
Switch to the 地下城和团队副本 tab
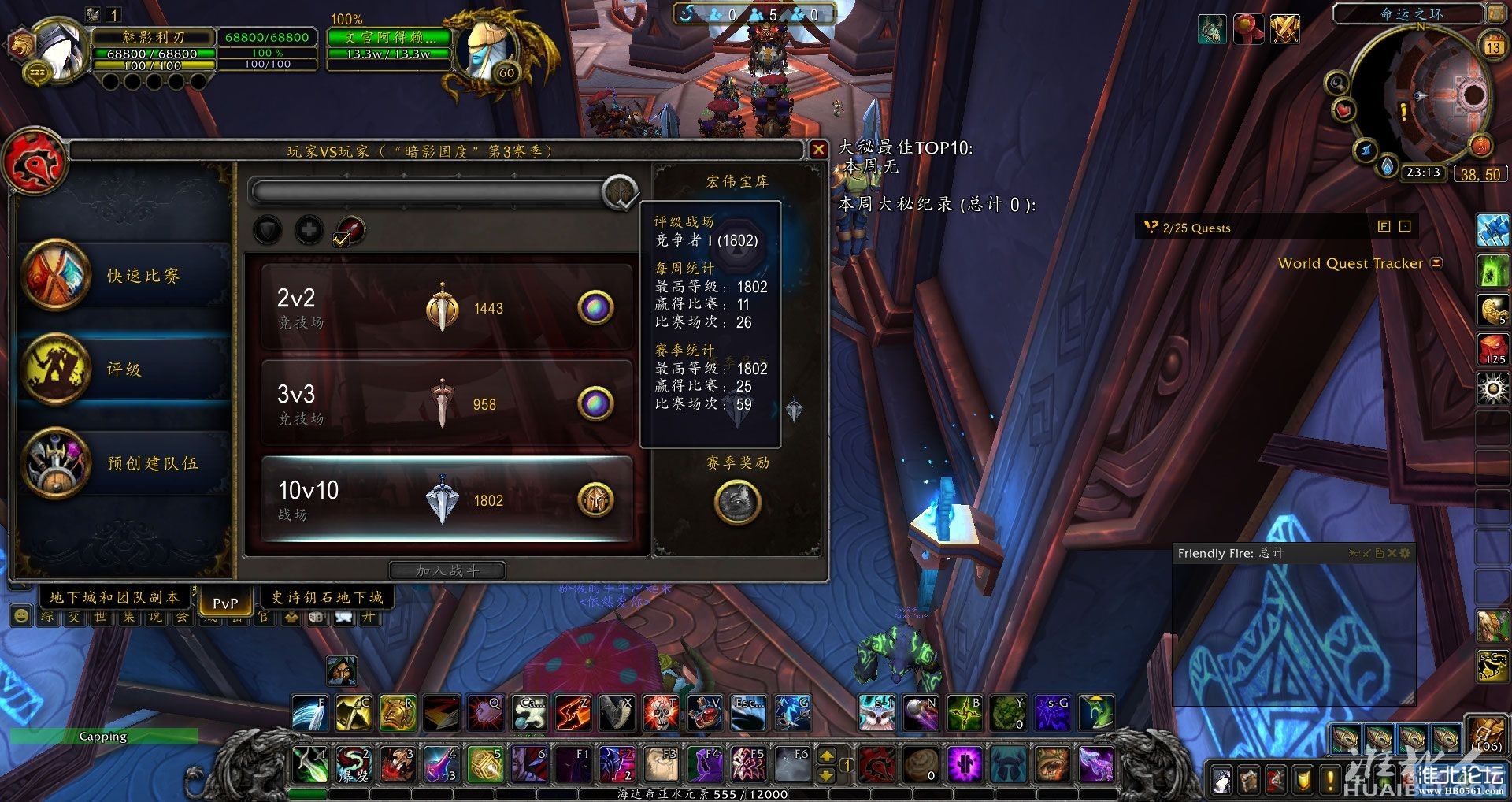coord(115,598)
